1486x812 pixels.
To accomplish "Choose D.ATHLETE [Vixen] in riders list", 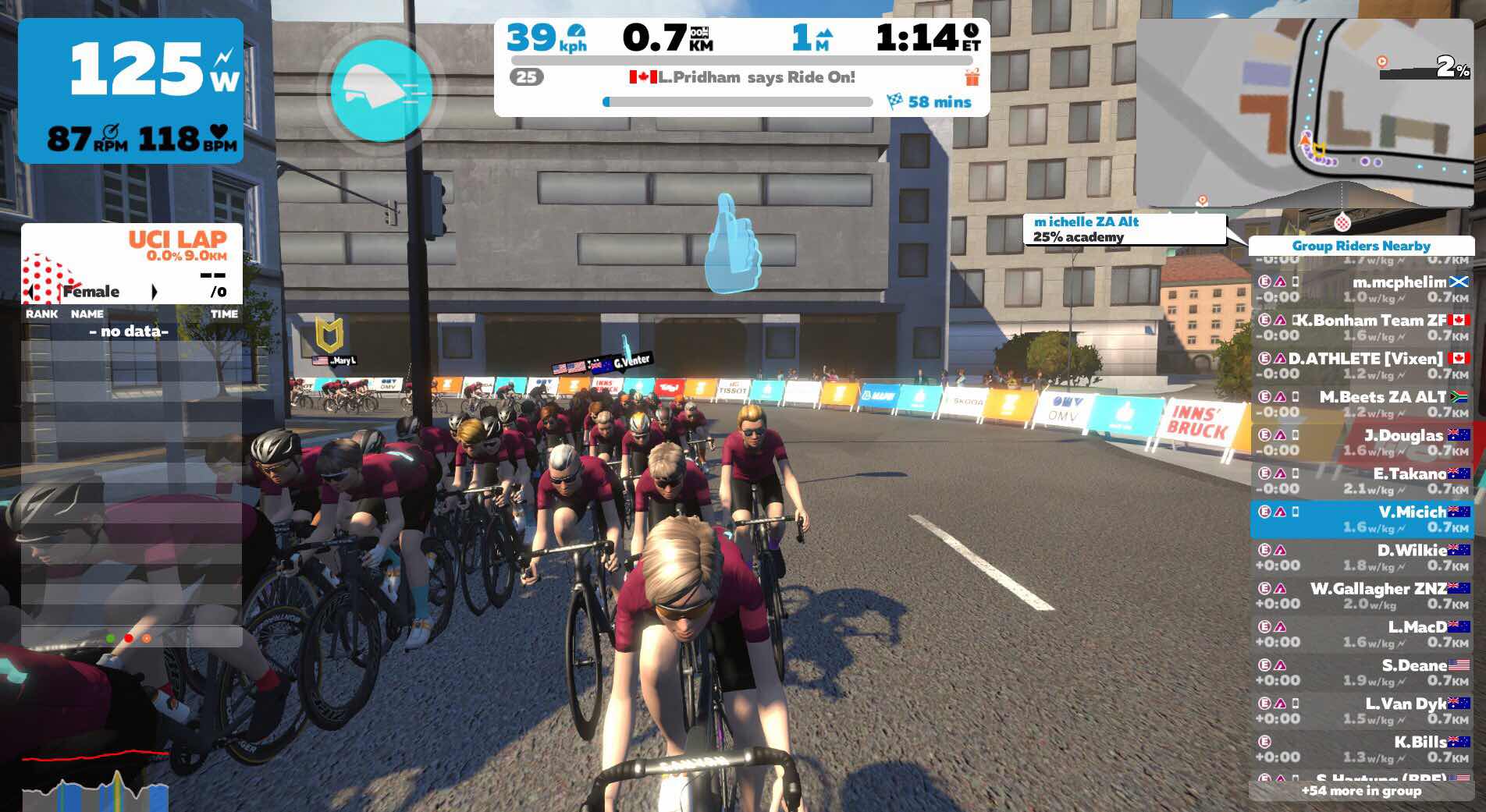I will point(1361,366).
